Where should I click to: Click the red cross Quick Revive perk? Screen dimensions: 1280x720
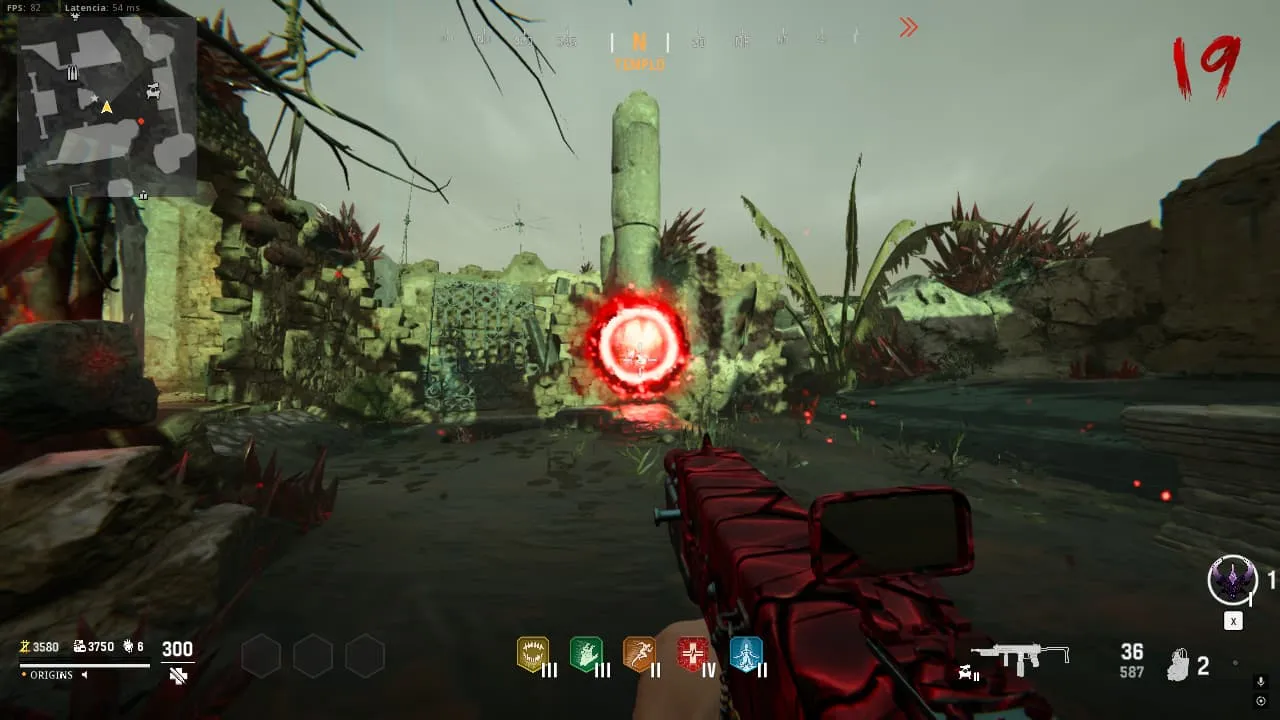point(692,654)
